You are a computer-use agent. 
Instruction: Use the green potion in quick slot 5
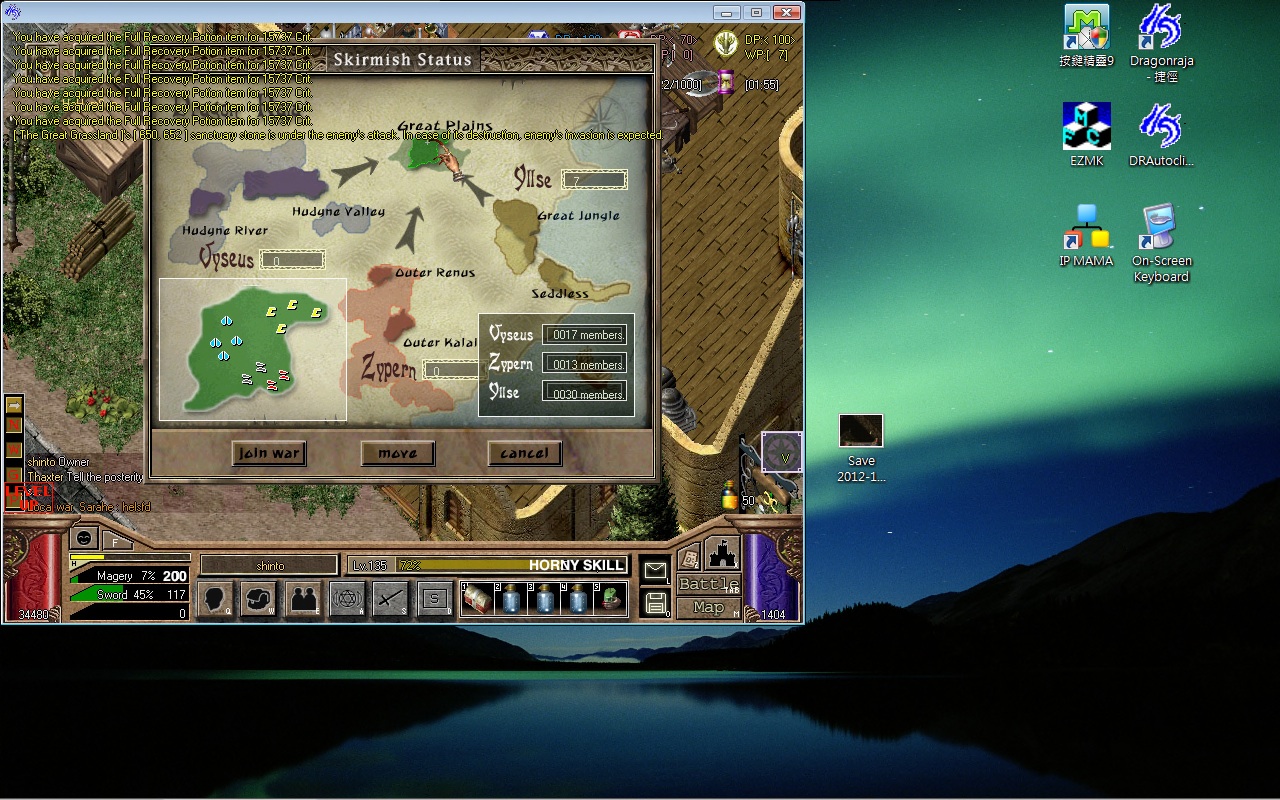pos(610,599)
